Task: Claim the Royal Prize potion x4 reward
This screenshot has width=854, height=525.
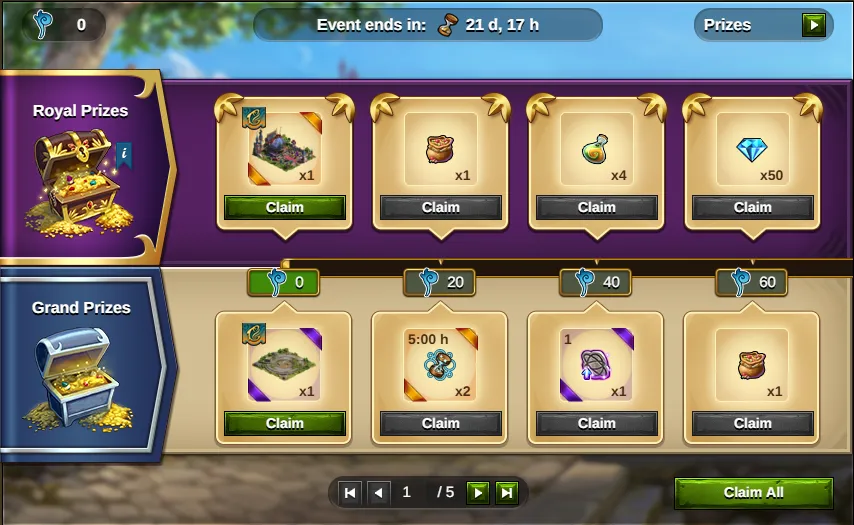Action: click(596, 207)
